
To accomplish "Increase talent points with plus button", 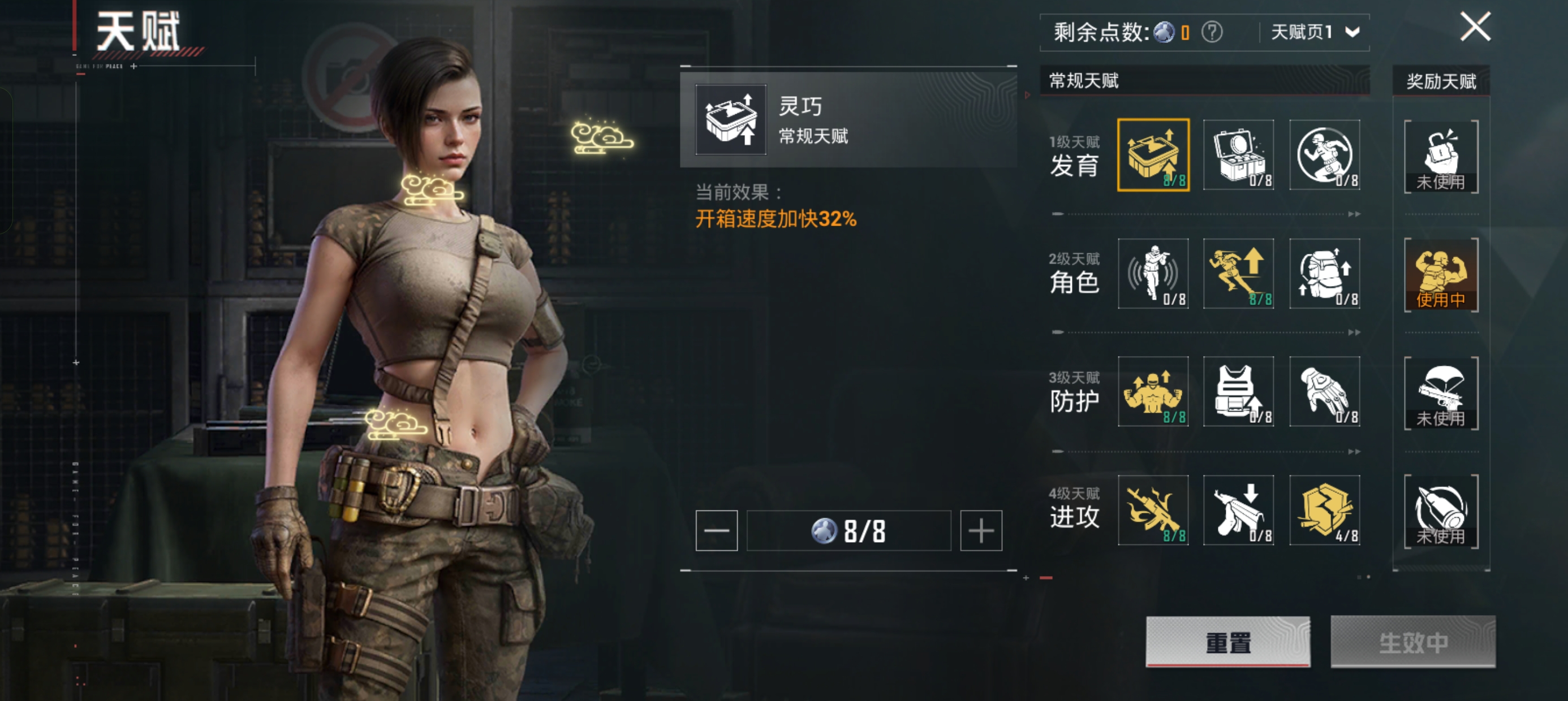I will (981, 531).
